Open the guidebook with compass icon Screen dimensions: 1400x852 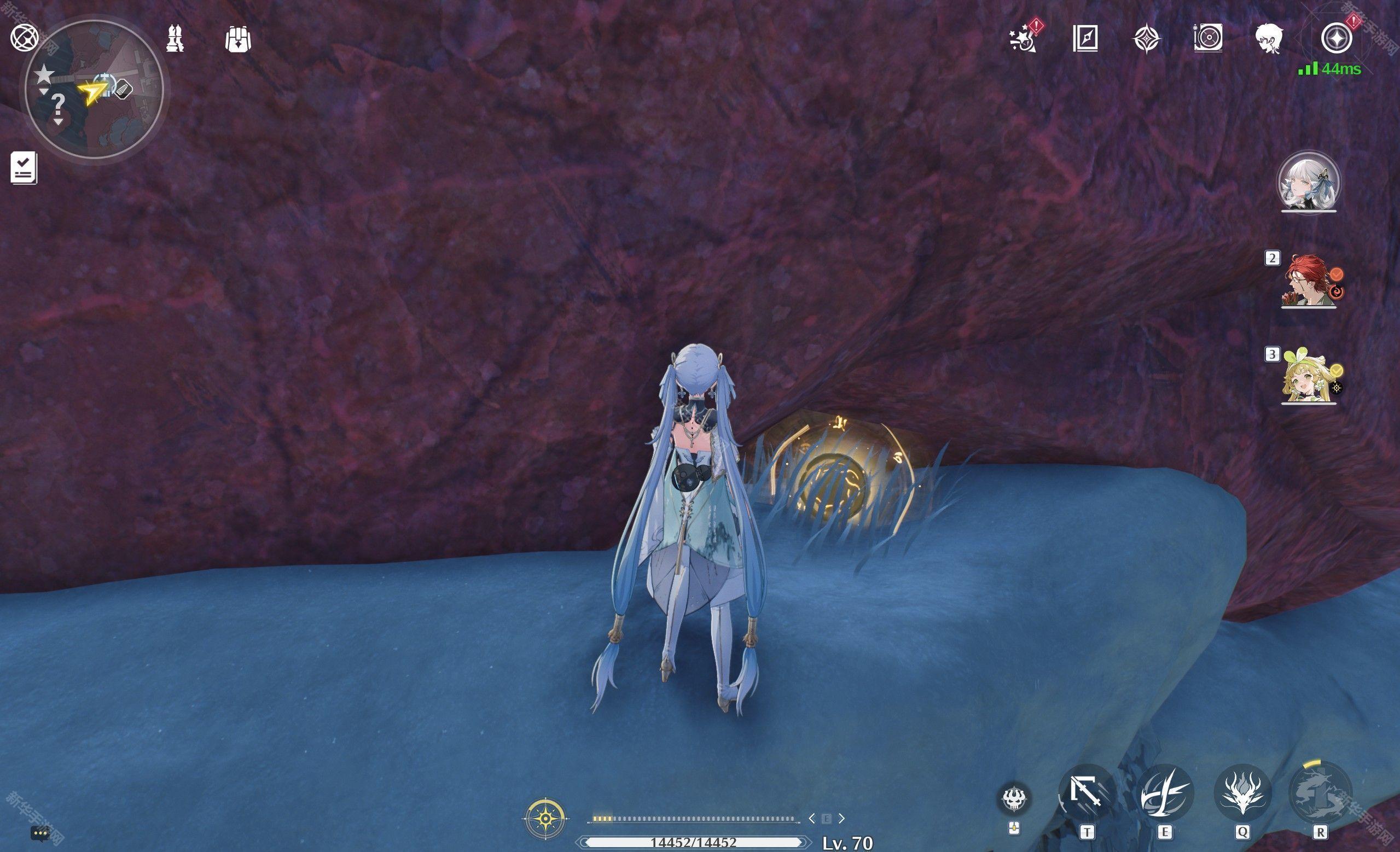(1085, 39)
